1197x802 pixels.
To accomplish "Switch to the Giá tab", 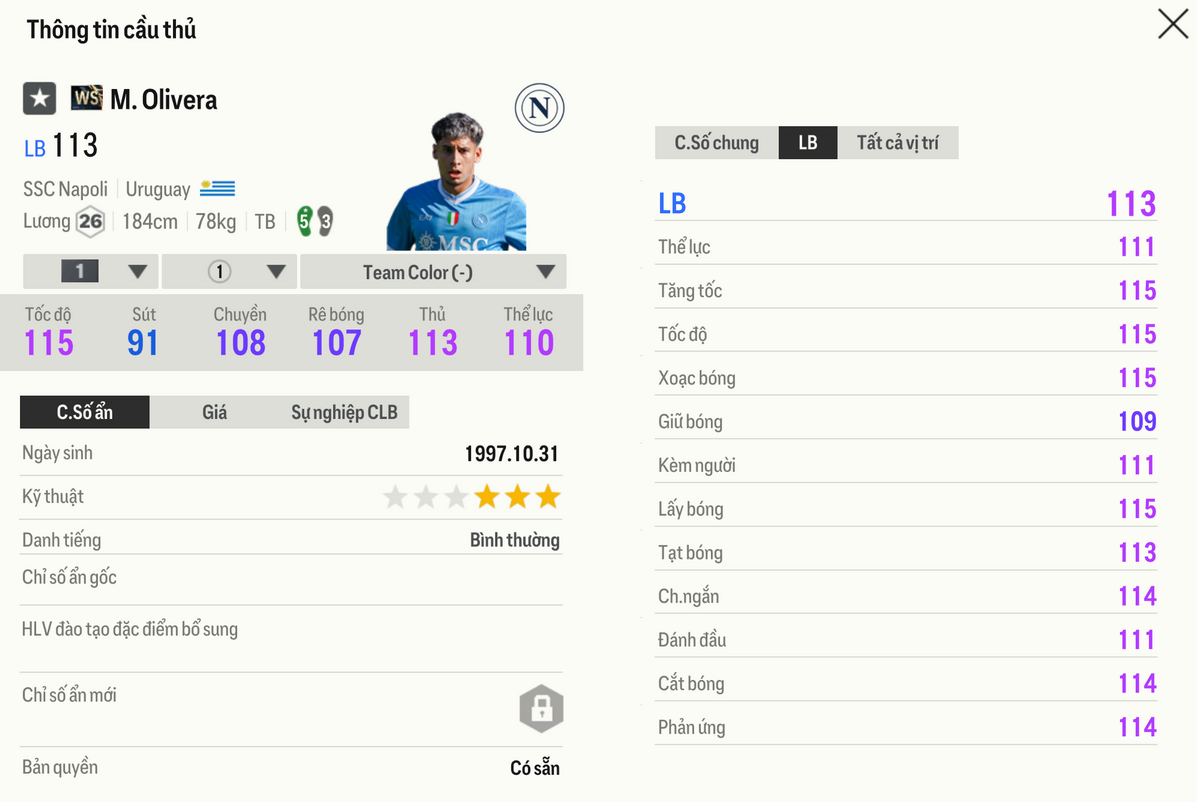I will (x=214, y=412).
